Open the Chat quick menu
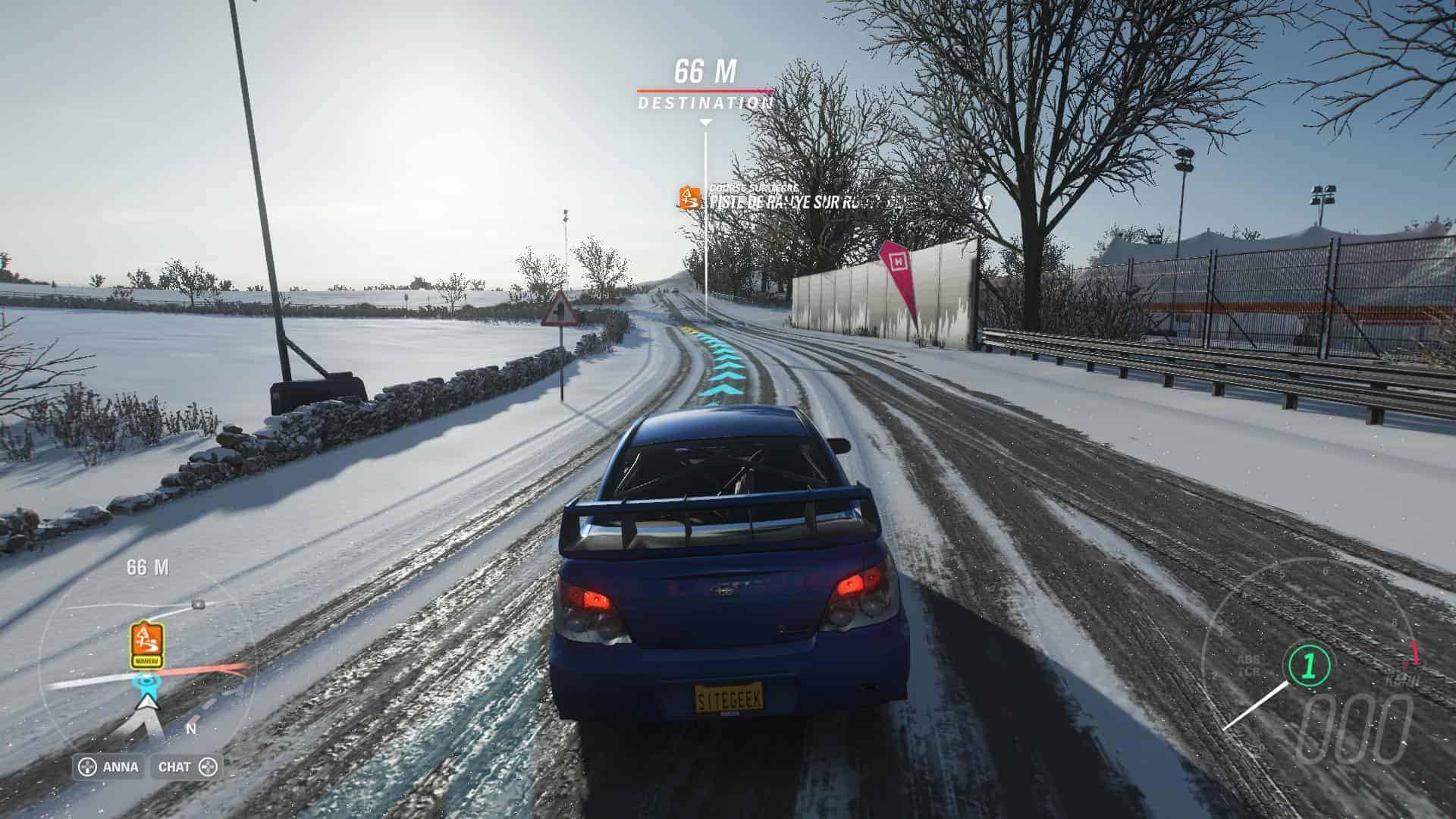This screenshot has width=1456, height=819. tap(187, 767)
